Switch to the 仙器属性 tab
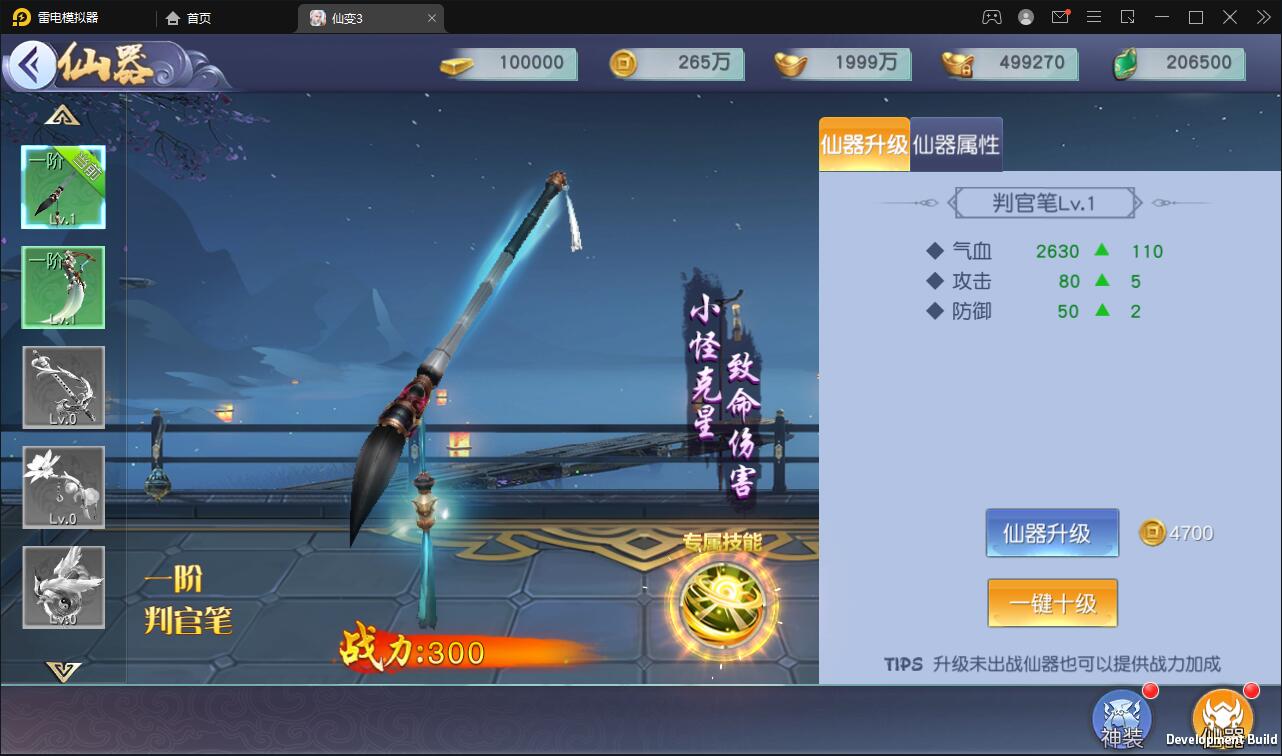 coord(957,145)
